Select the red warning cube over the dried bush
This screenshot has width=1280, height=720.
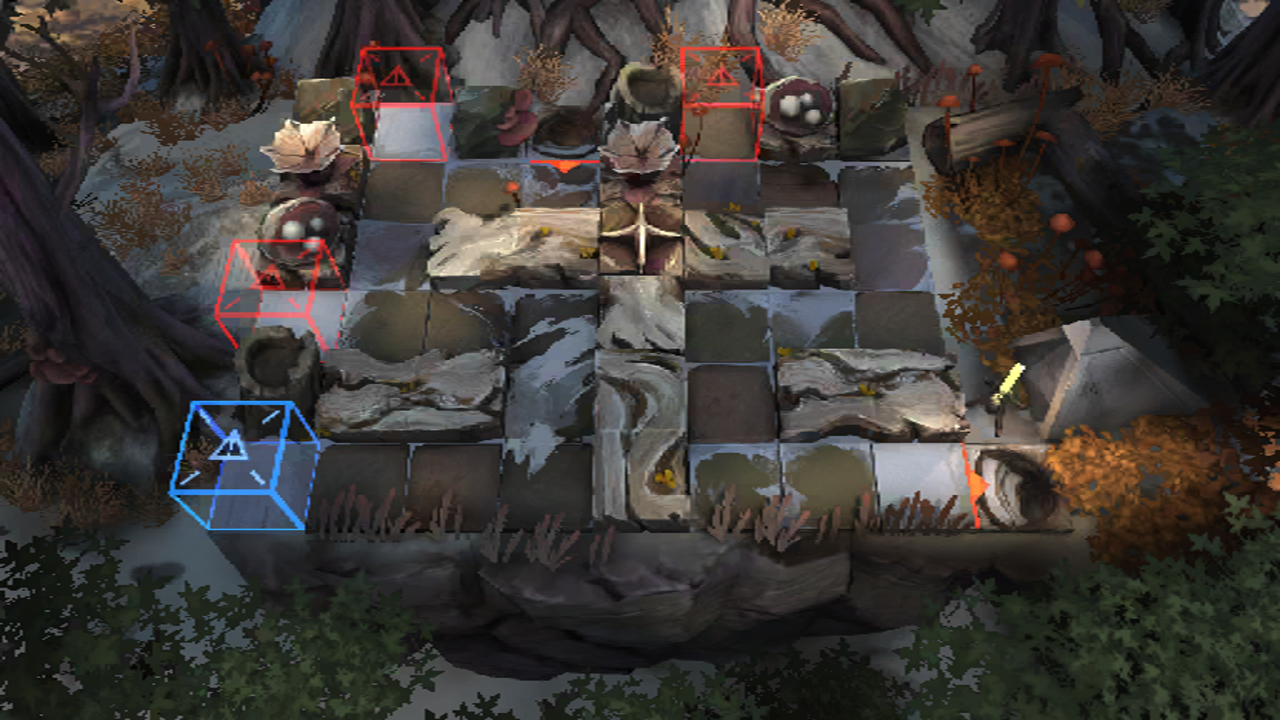(721, 102)
